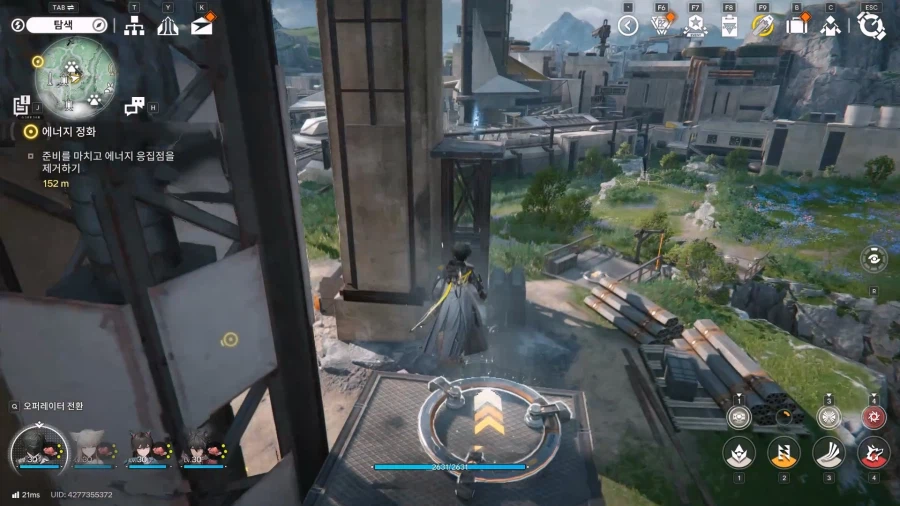Screen dimensions: 900x506
Task: Open the clipboard tasks icon
Action: point(729,25)
